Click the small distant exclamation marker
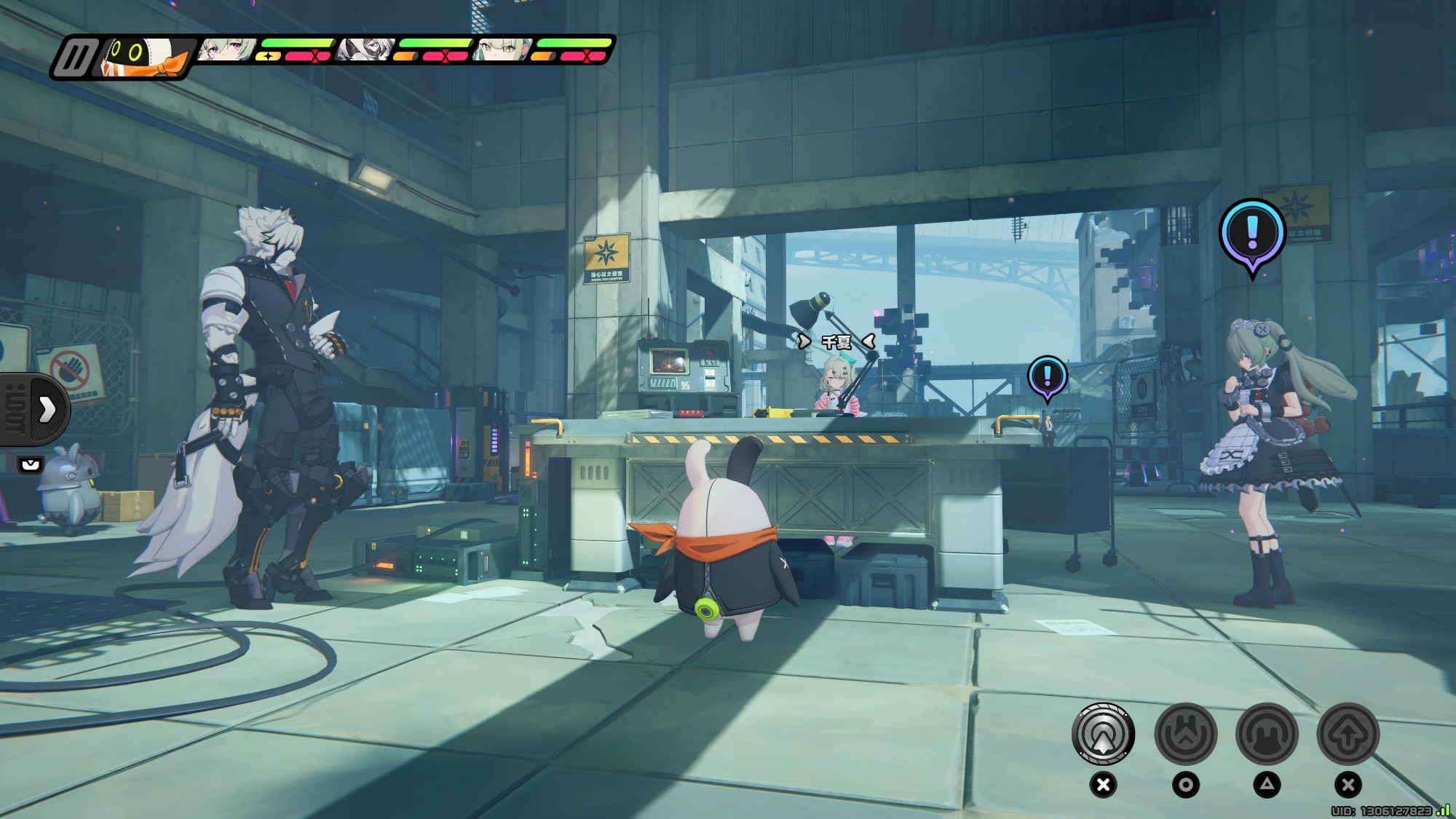1456x819 pixels. pos(1047,376)
